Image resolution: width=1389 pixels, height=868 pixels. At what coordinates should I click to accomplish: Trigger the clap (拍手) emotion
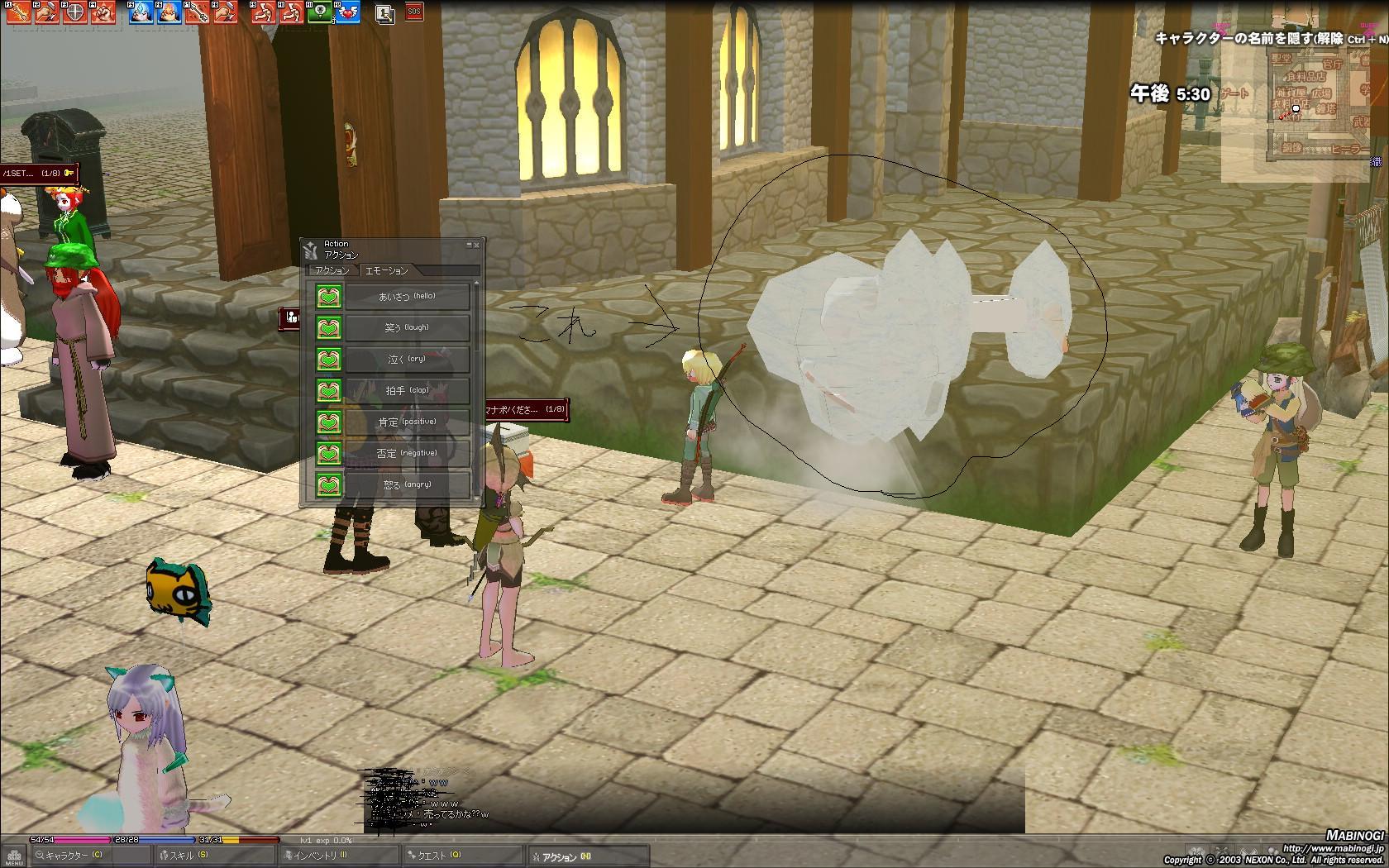coord(407,390)
